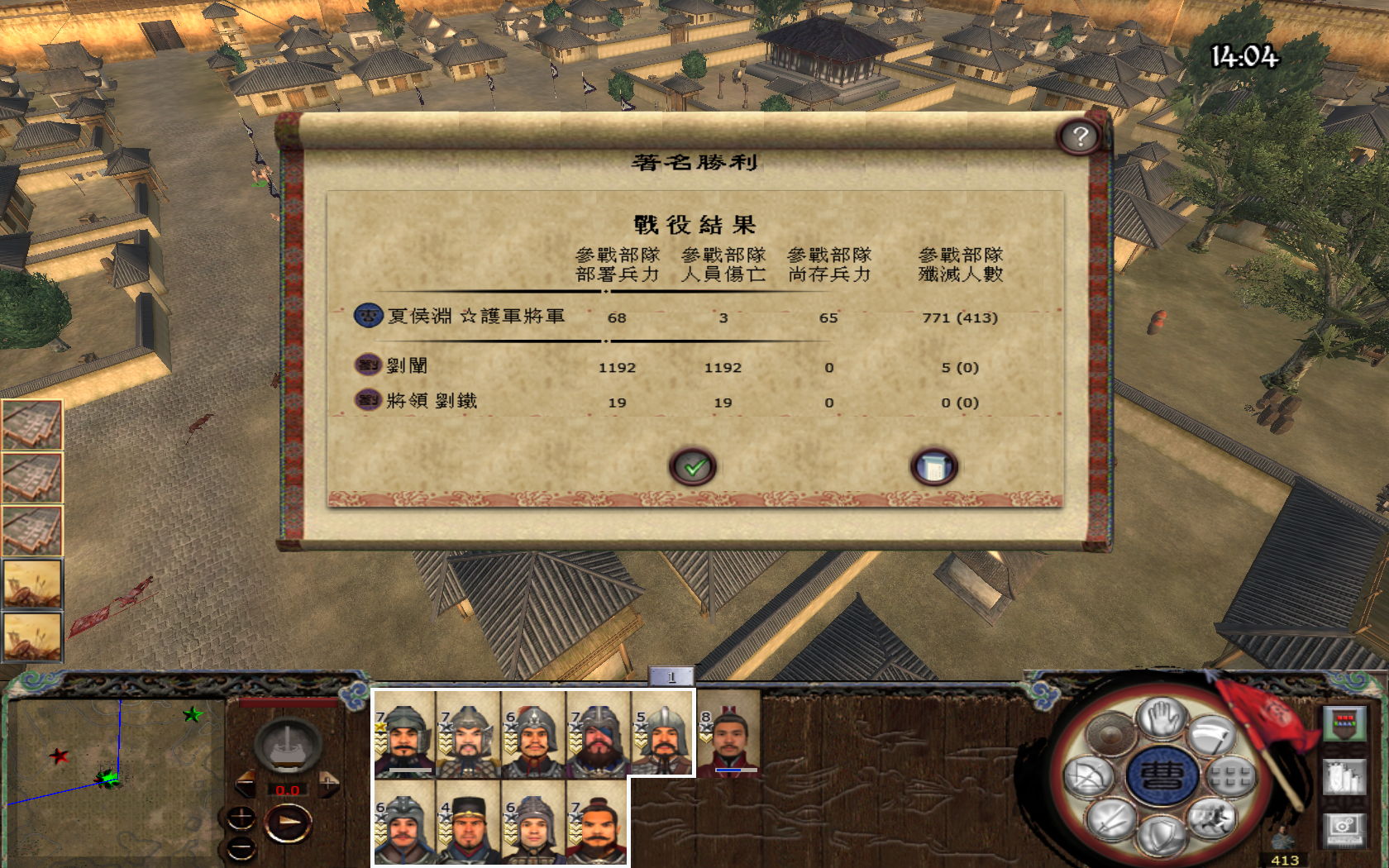This screenshot has width=1389, height=868.
Task: Click the minus button below the zoom control
Action: (241, 847)
